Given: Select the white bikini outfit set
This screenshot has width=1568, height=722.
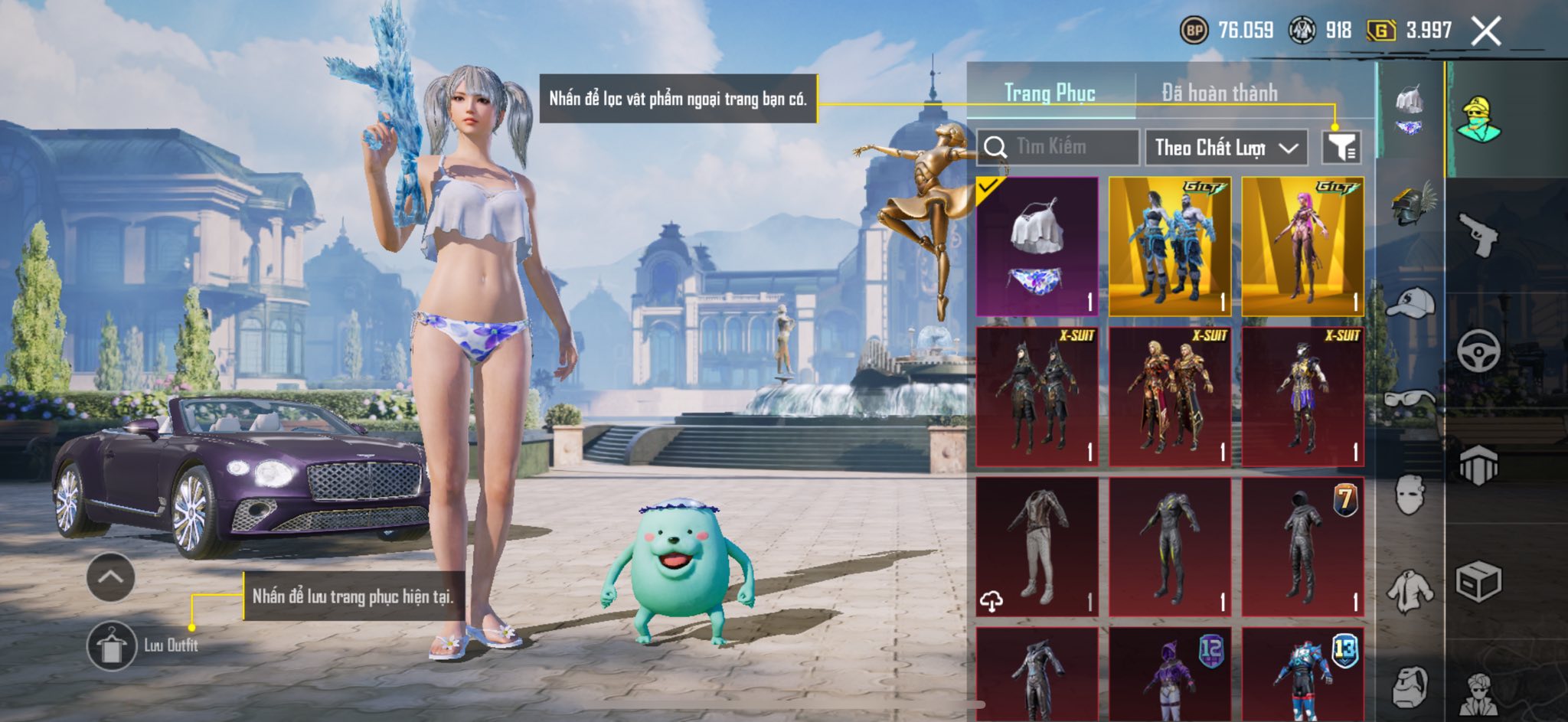Looking at the screenshot, I should point(1037,247).
